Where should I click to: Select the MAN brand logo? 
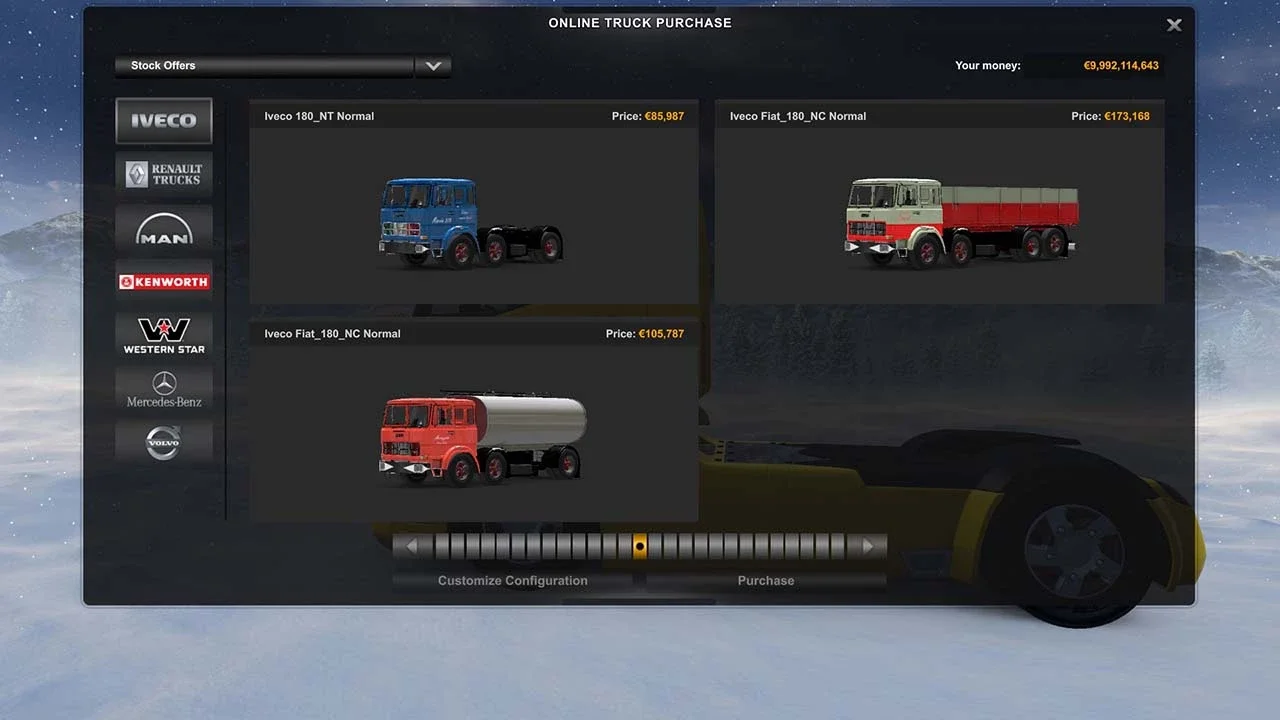coord(163,227)
